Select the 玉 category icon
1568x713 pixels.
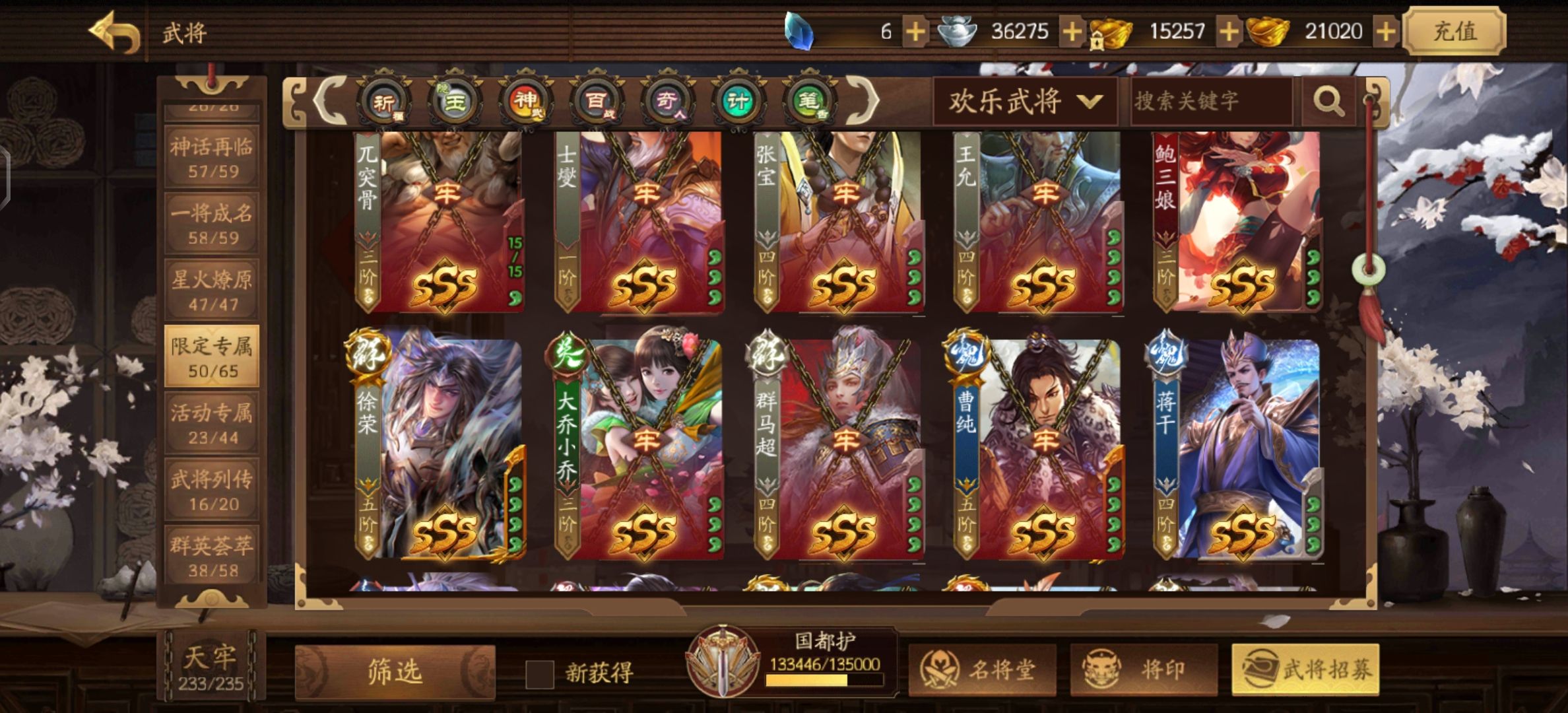(x=453, y=100)
